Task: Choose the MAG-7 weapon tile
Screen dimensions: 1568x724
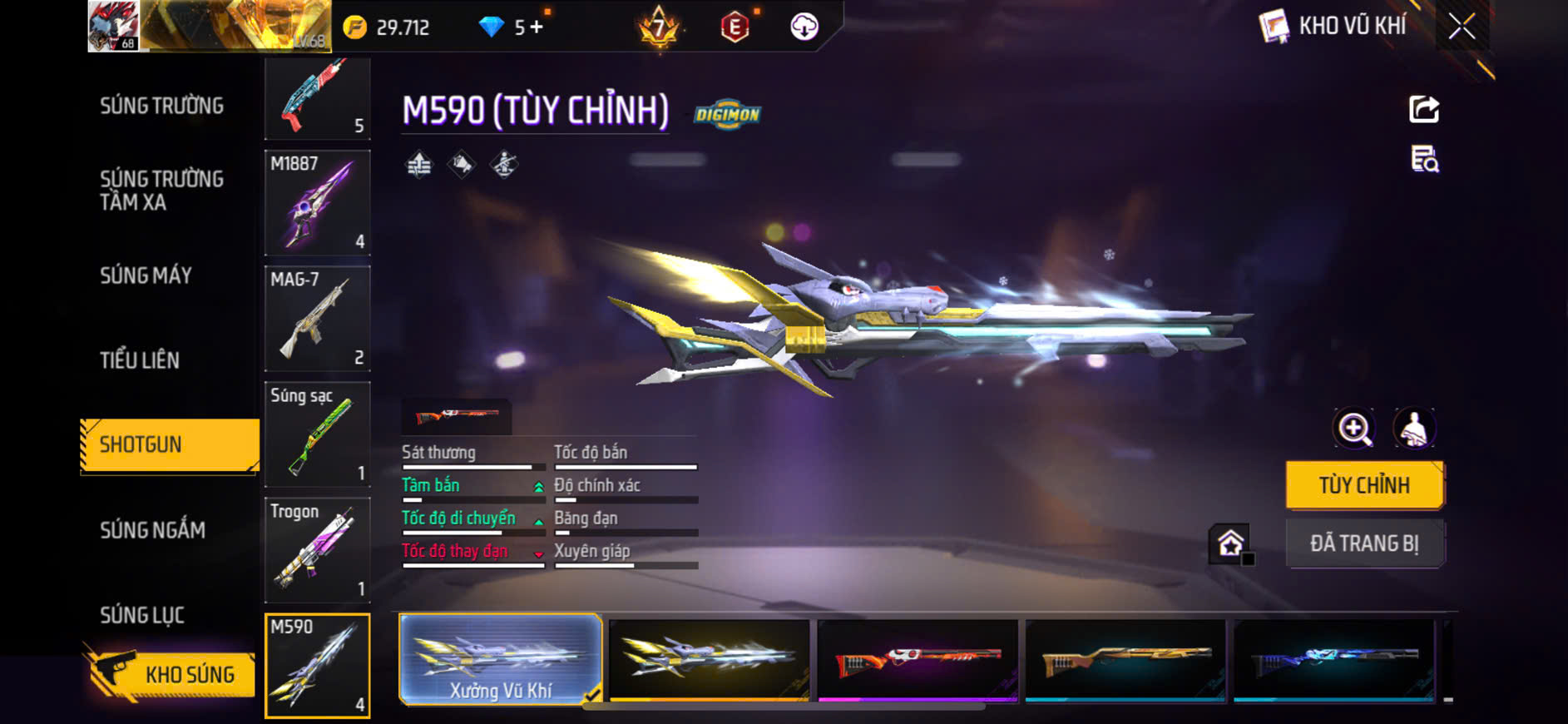Action: (317, 318)
